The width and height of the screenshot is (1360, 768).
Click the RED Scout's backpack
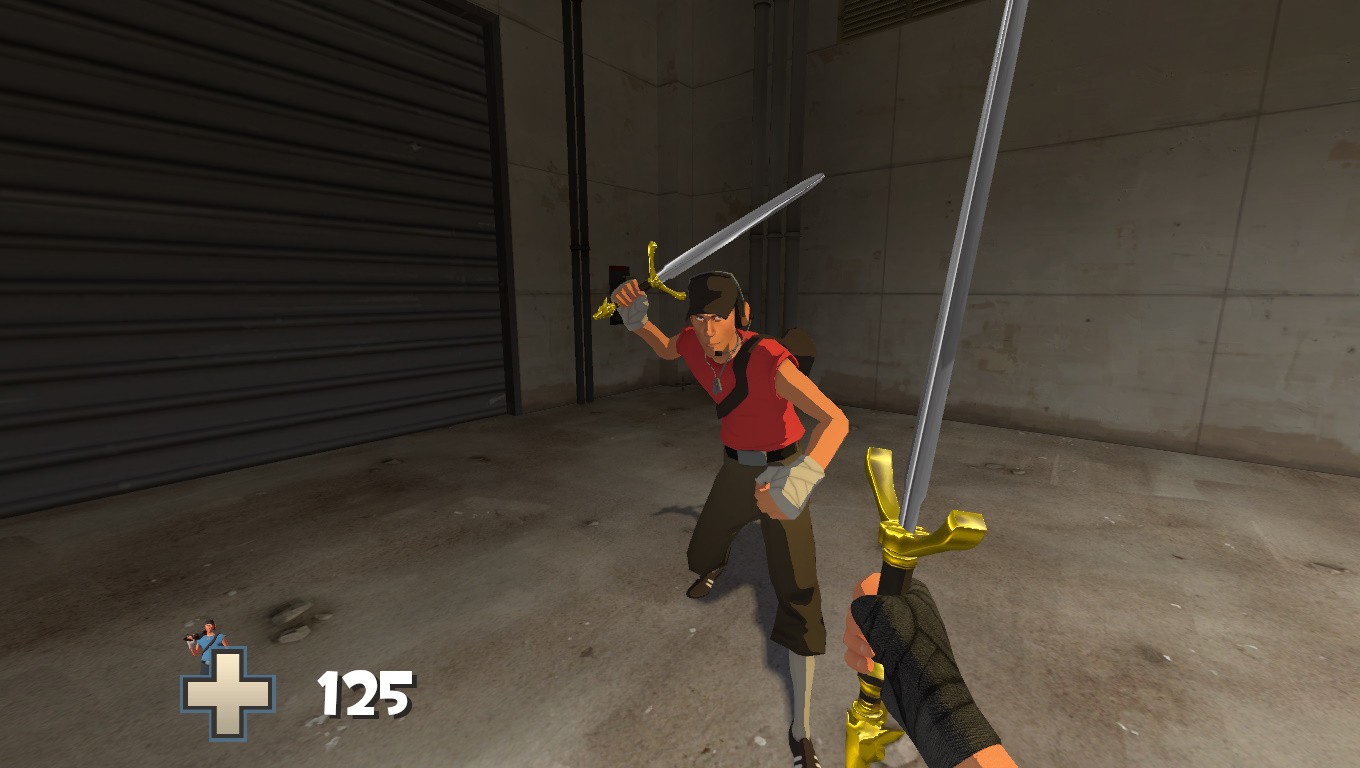(x=800, y=345)
